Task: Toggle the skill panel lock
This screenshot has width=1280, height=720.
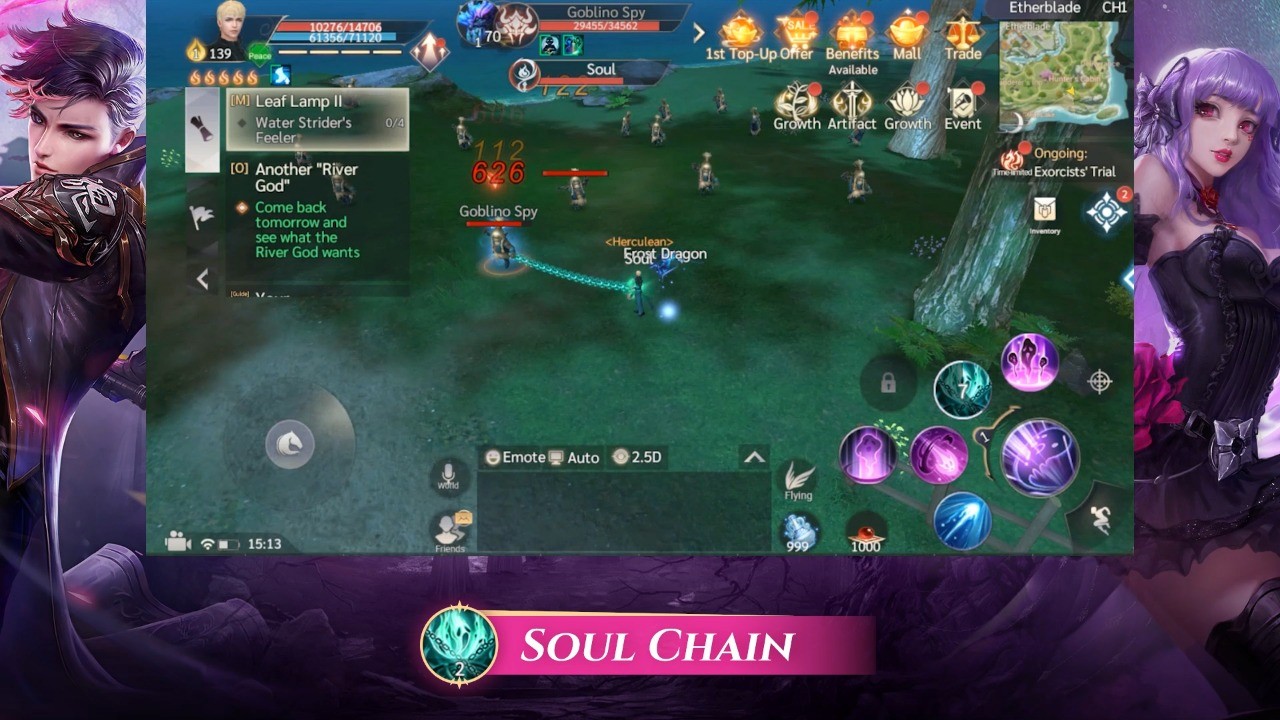Action: pos(888,383)
